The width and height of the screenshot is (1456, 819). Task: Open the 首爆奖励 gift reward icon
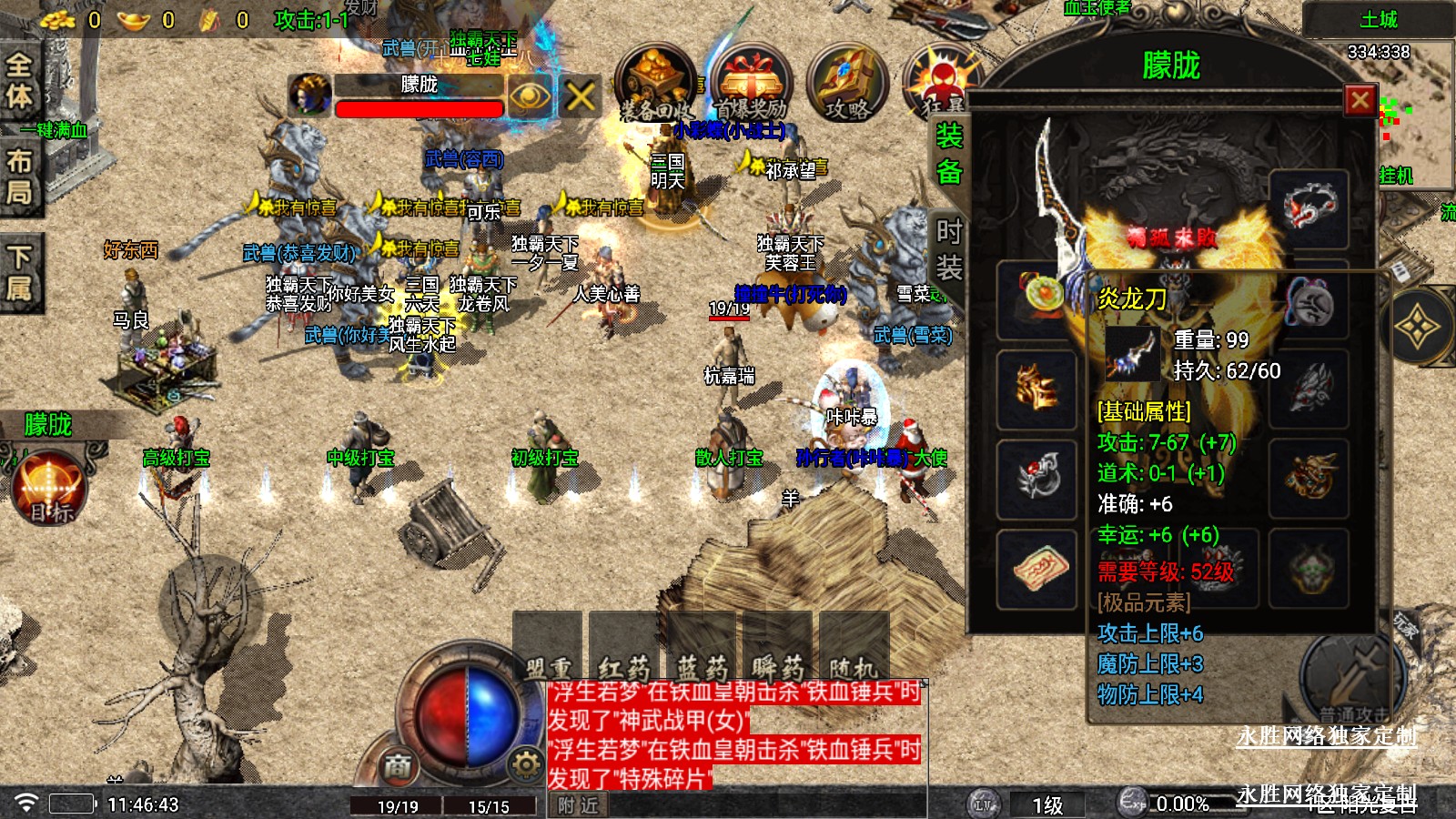(750, 84)
